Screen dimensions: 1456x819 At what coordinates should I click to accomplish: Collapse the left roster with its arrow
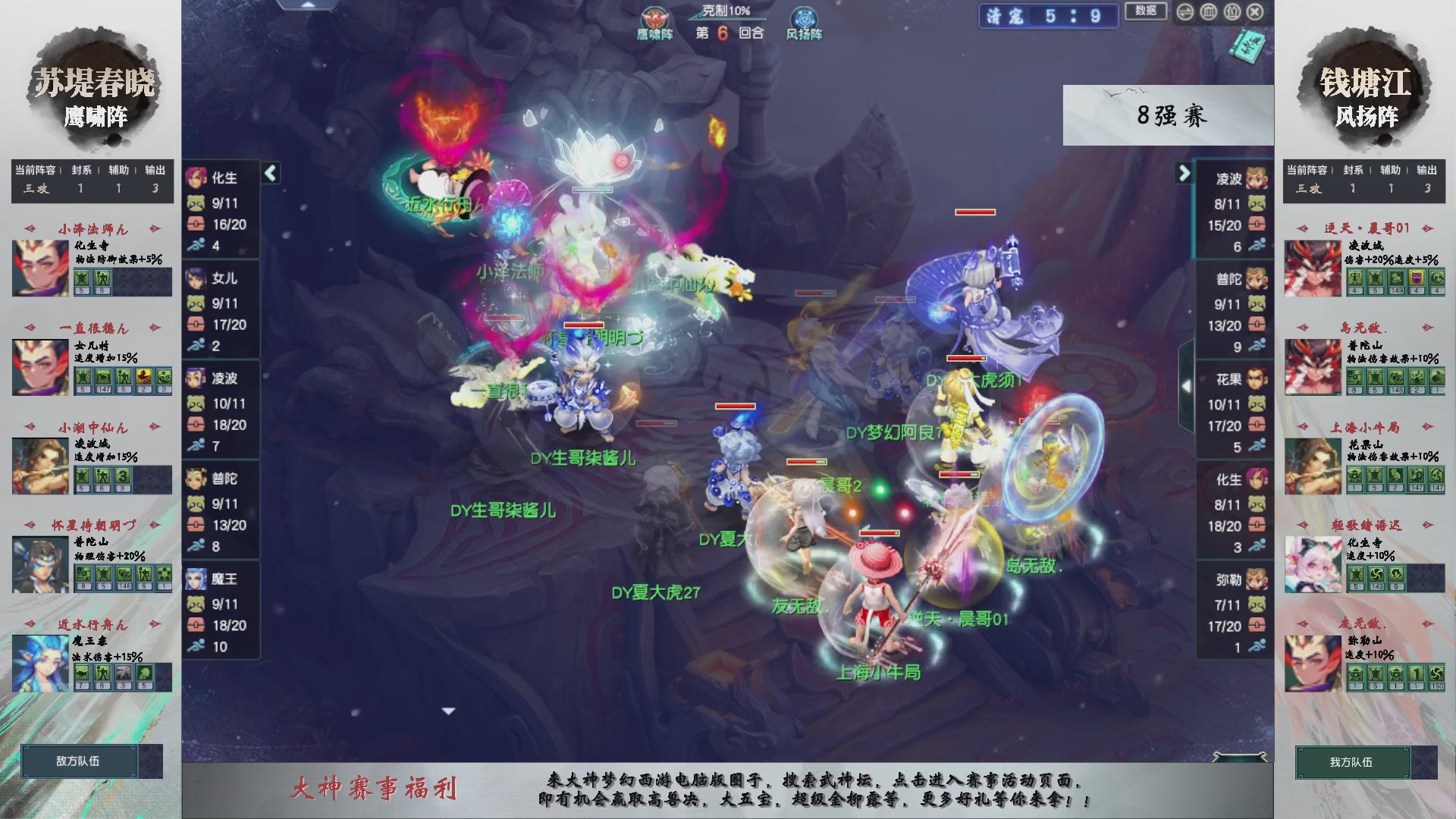pos(269,173)
